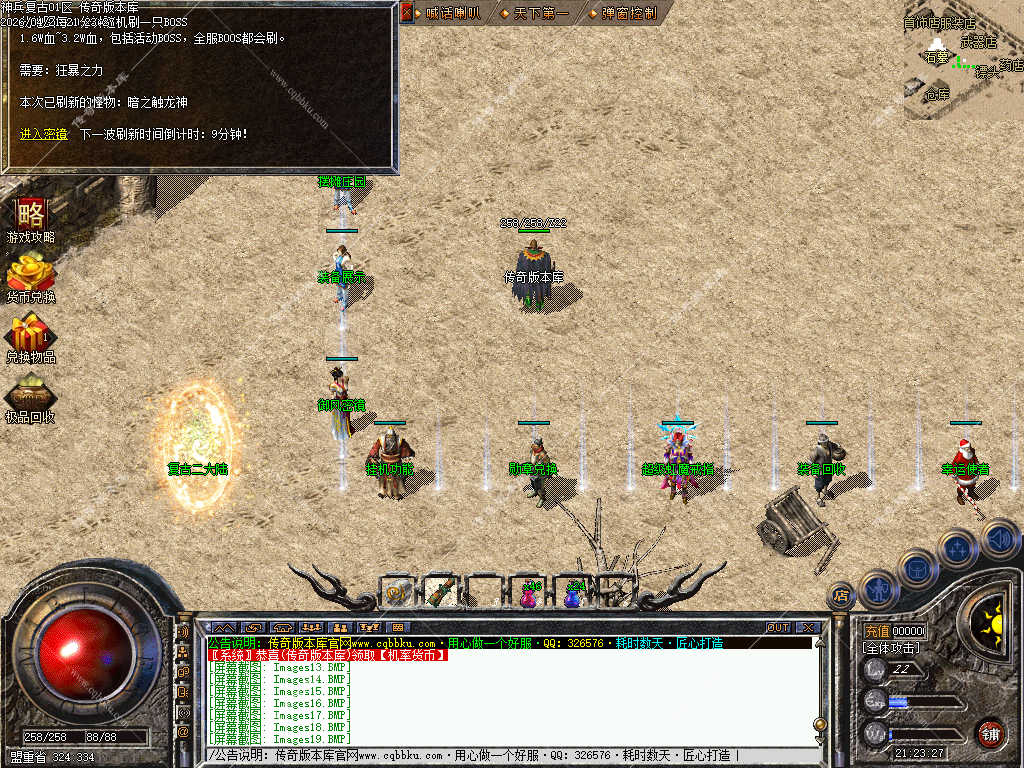Close the boss notice panel
The image size is (1024, 768).
(x=407, y=12)
